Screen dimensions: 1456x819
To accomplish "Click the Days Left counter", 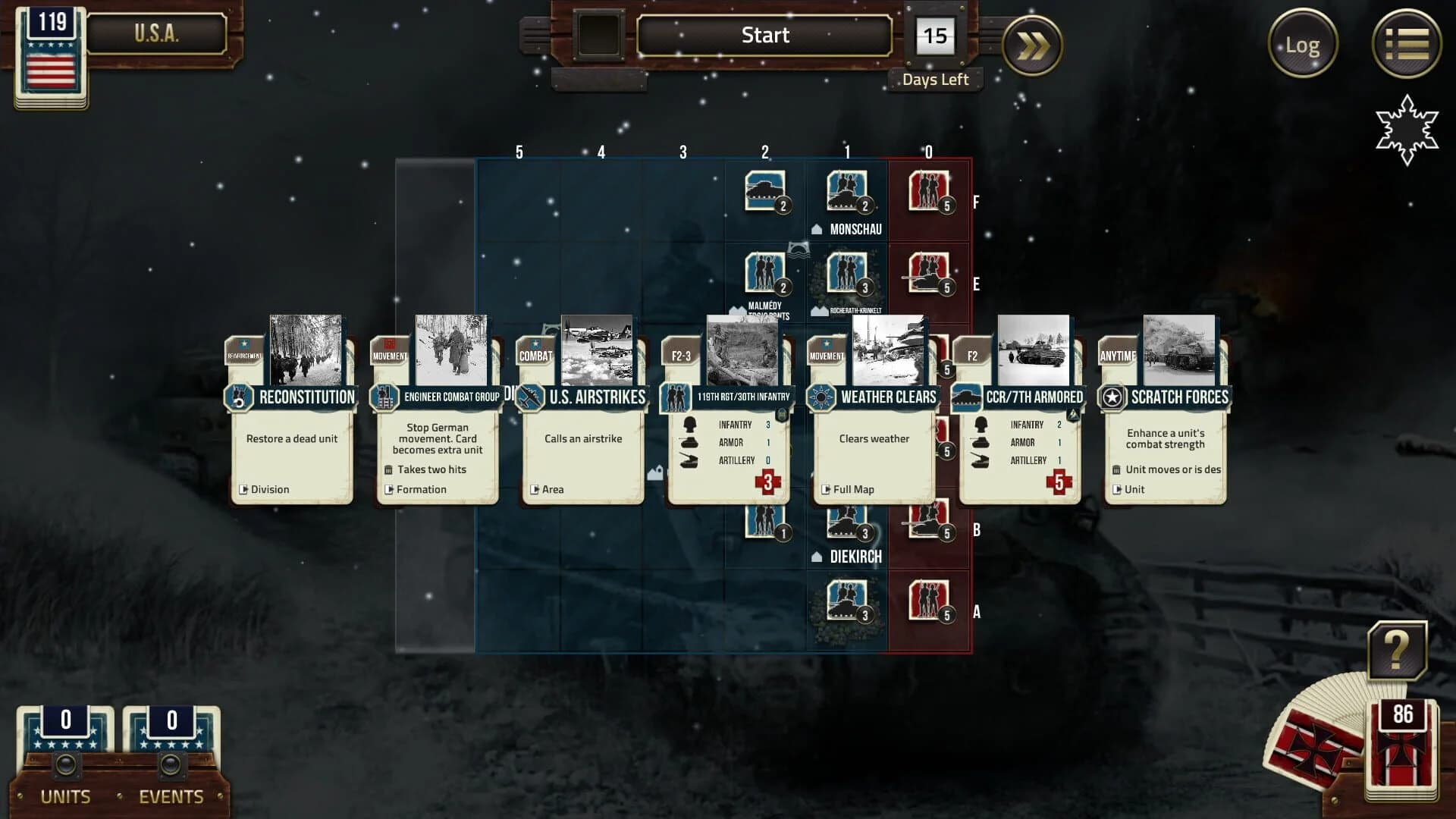I will tap(936, 35).
